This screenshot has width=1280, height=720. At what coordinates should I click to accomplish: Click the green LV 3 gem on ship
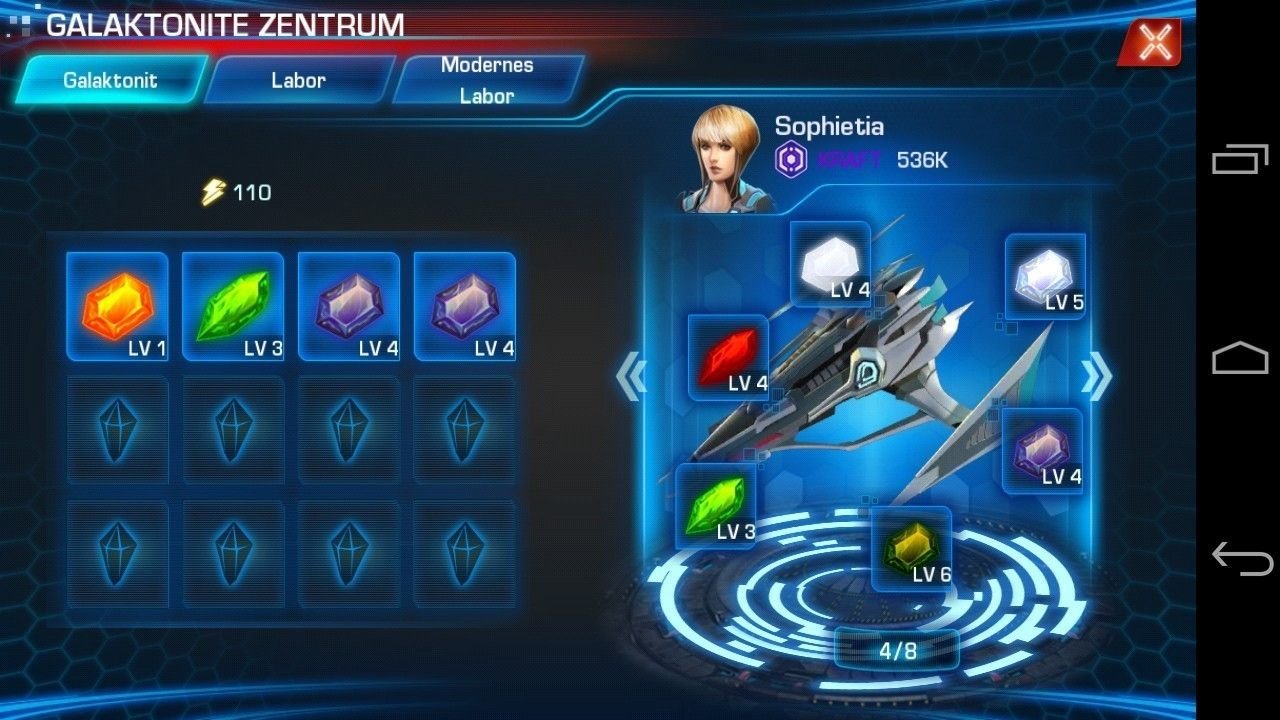pyautogui.click(x=716, y=506)
